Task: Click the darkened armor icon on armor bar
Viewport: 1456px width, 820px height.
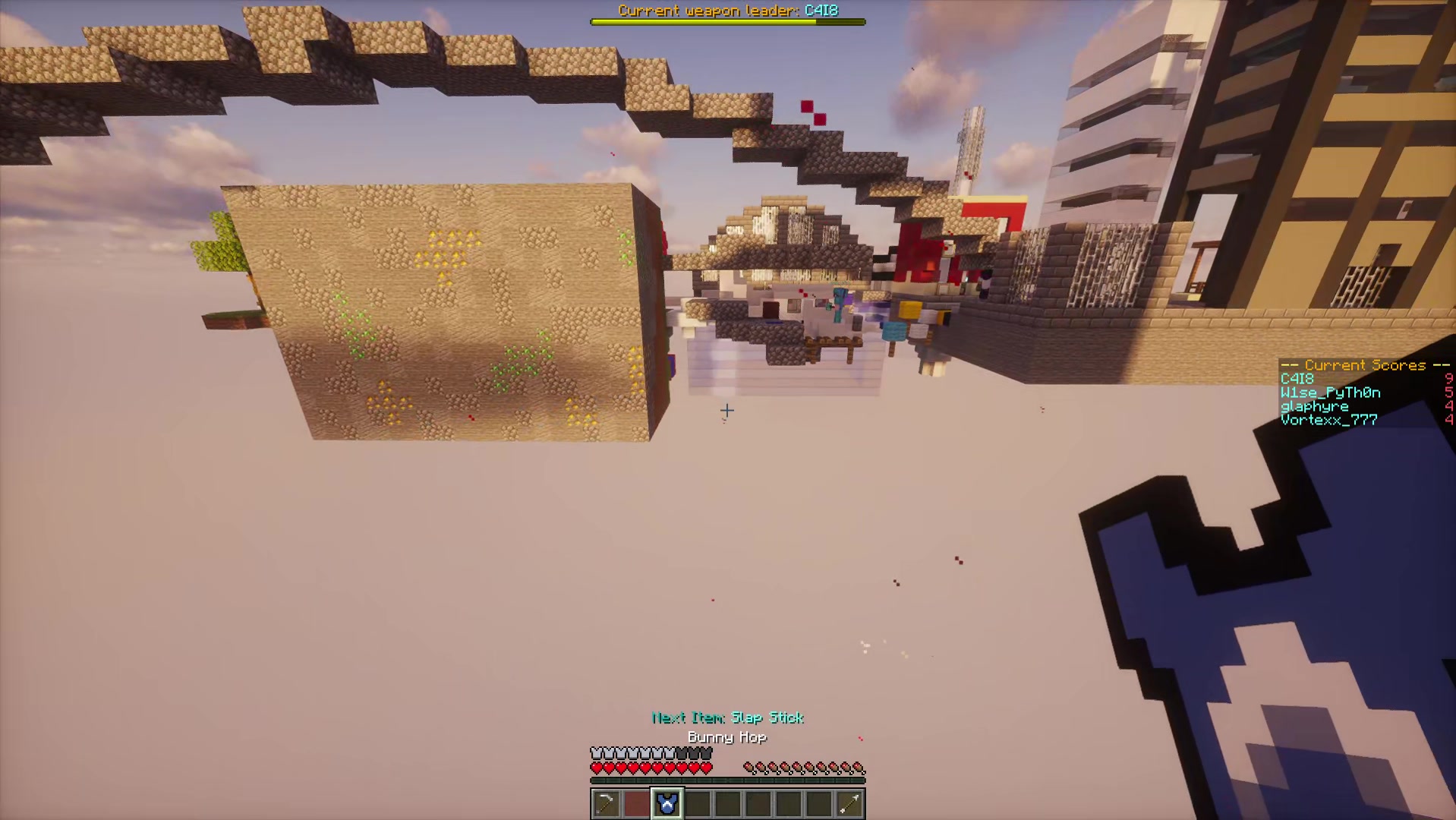Action: click(693, 753)
